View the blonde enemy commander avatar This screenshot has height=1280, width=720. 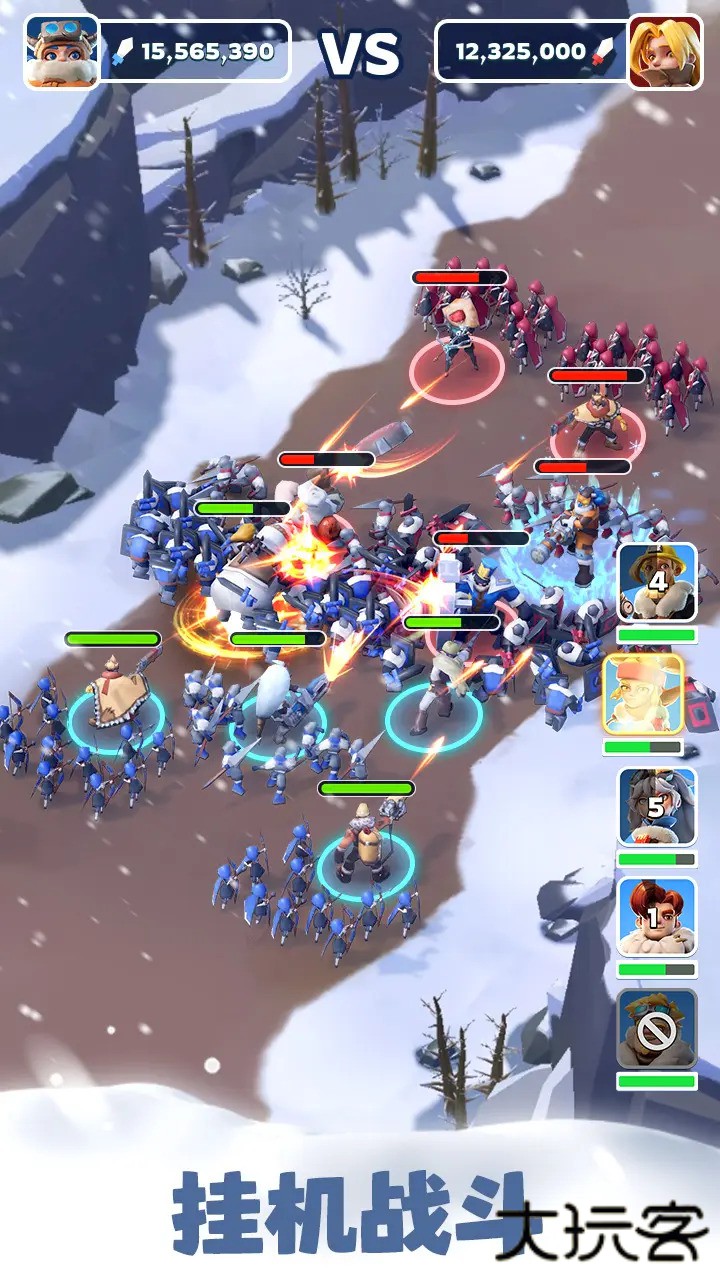tap(665, 52)
